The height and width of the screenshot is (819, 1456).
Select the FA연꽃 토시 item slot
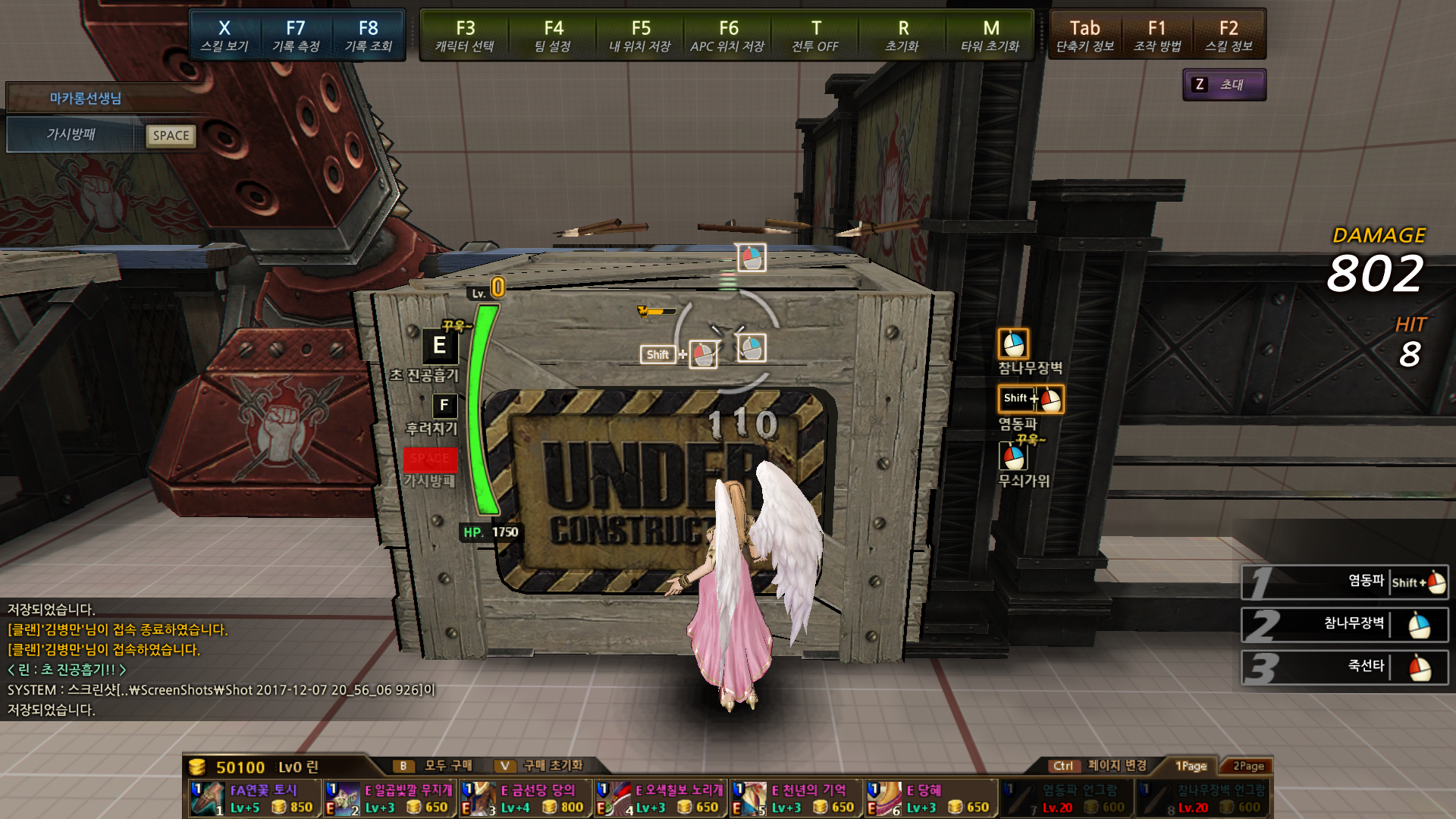click(x=253, y=799)
